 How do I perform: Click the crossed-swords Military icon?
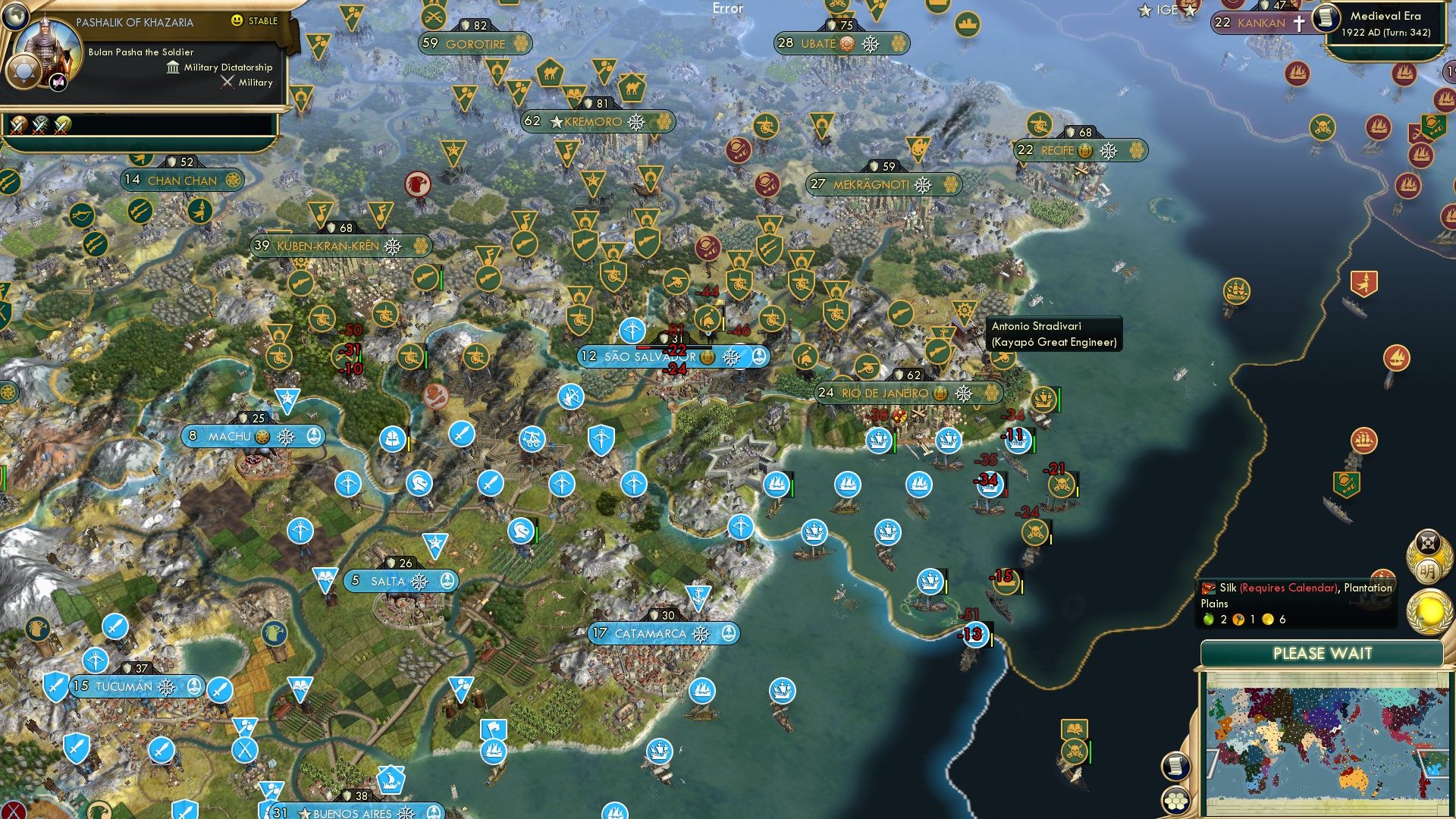[227, 82]
